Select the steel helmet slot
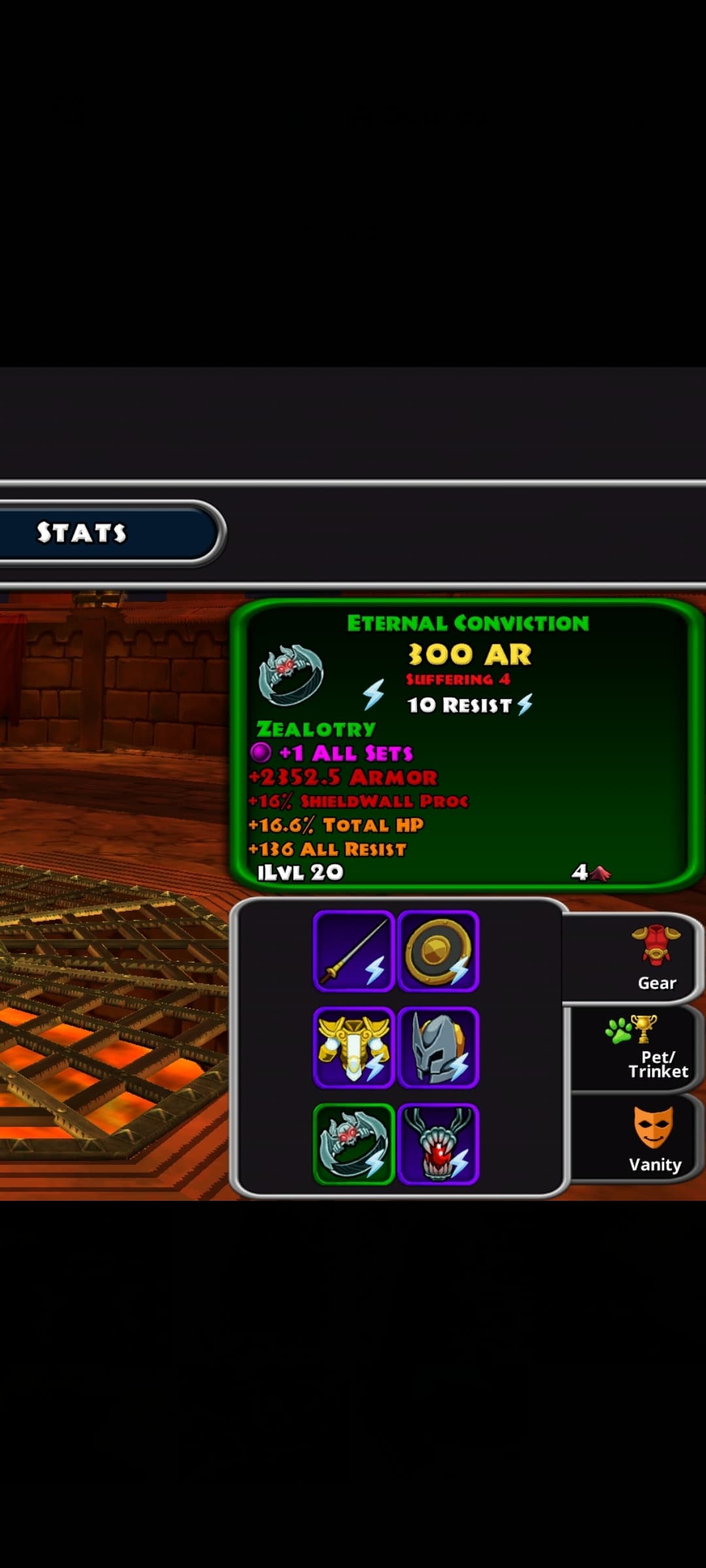This screenshot has height=1568, width=706. pos(438,1047)
